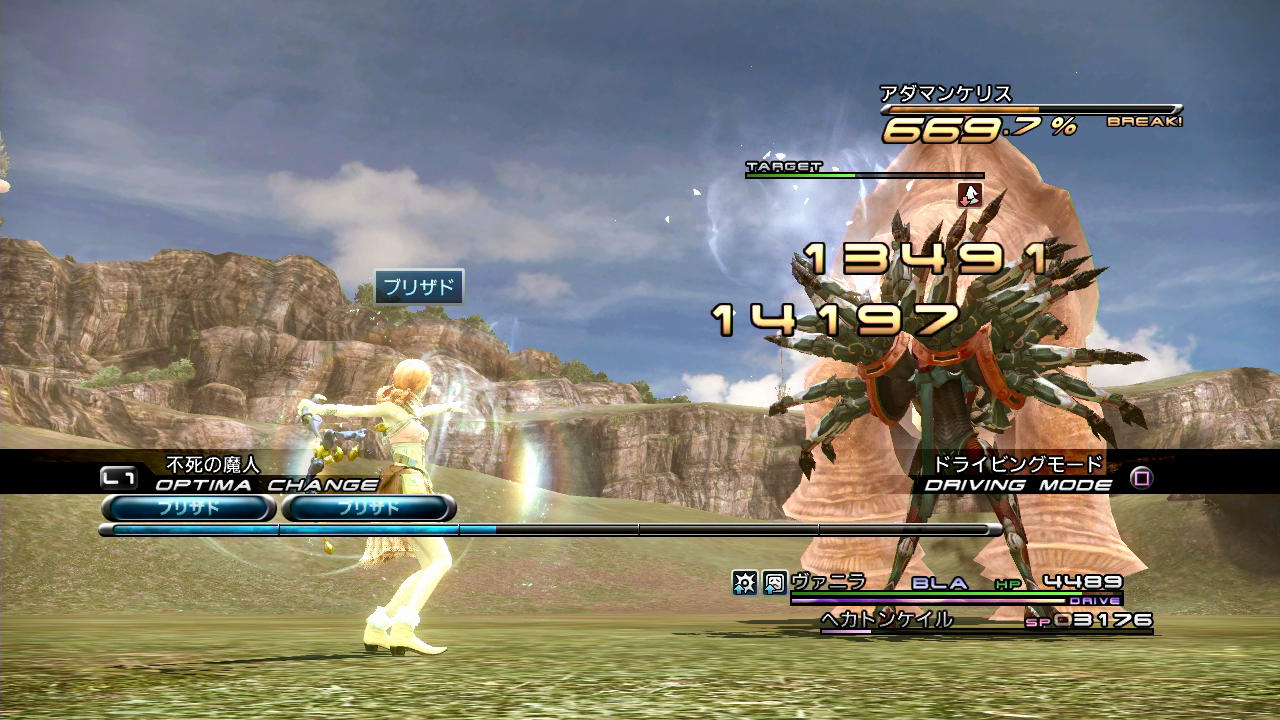This screenshot has height=720, width=1280.
Task: Target the enemy name アダマンケリス
Action: coord(945,94)
